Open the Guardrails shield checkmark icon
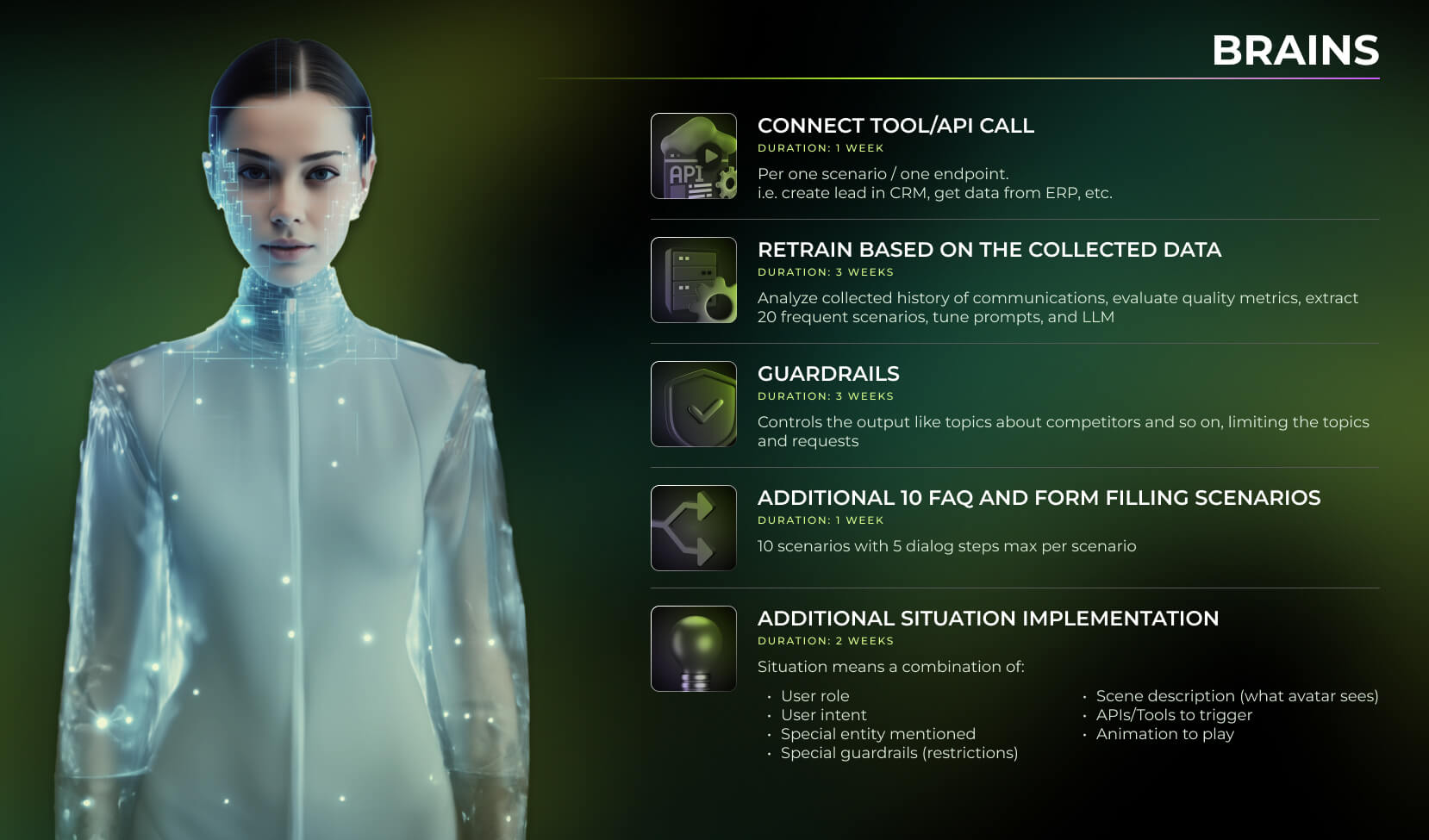This screenshot has width=1429, height=840. (694, 404)
